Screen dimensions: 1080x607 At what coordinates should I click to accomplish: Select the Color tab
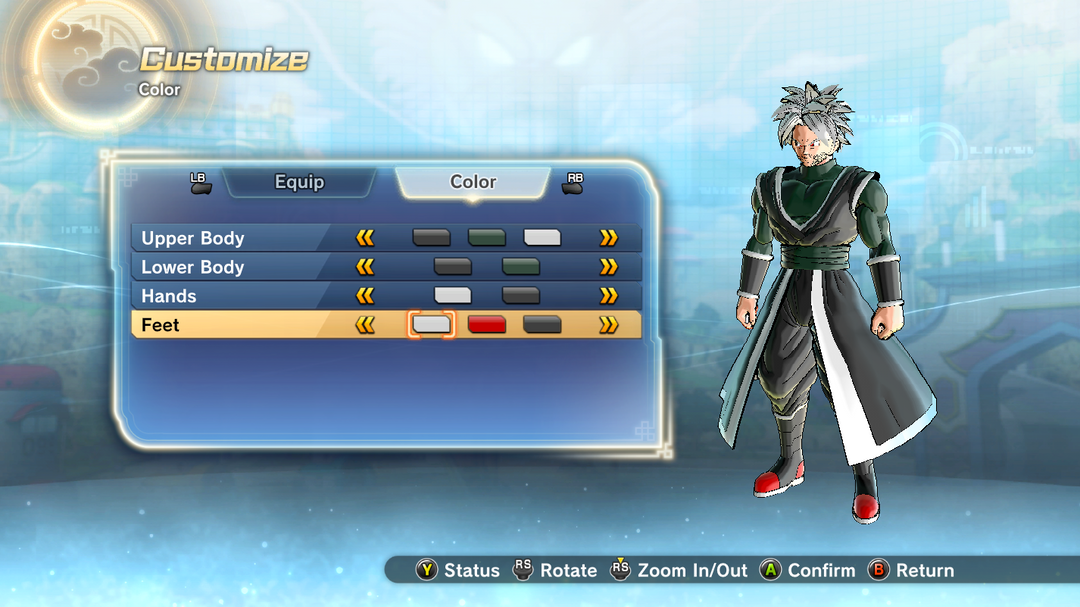pyautogui.click(x=473, y=182)
